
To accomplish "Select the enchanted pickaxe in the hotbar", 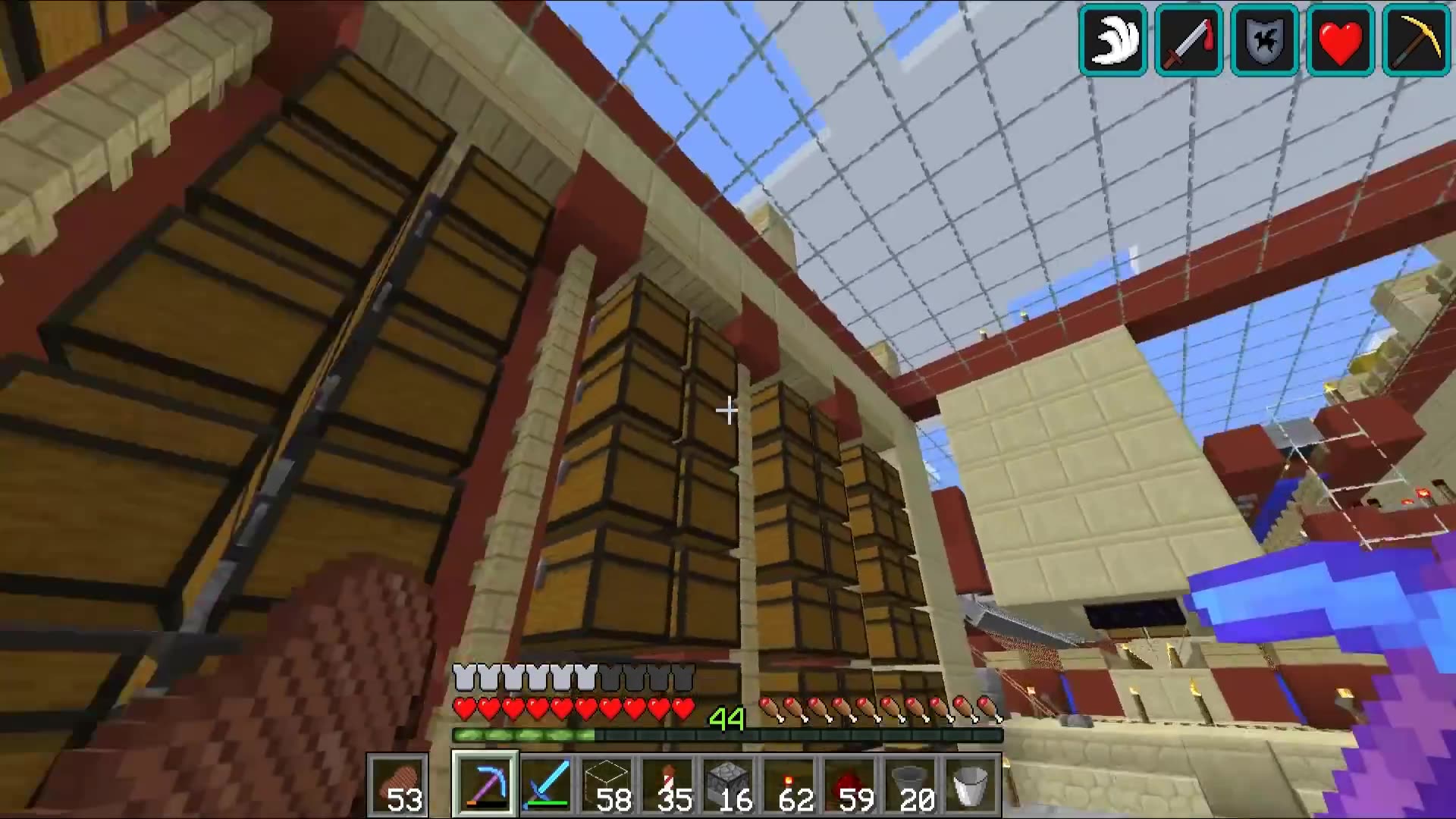I will 482,781.
